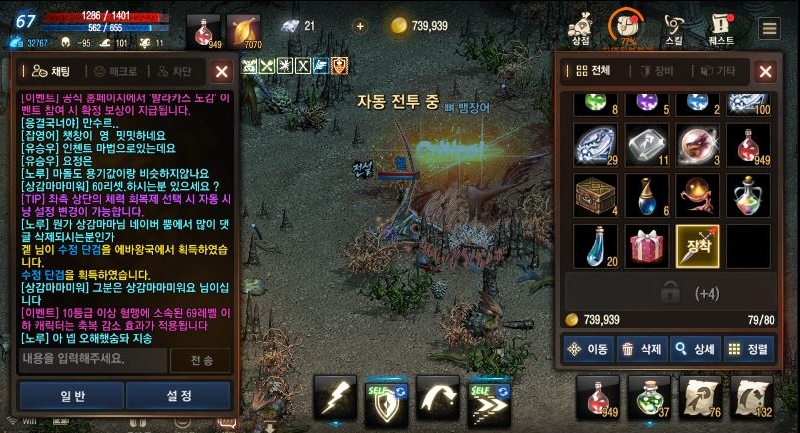Open the 차단 block list tab

click(x=174, y=71)
